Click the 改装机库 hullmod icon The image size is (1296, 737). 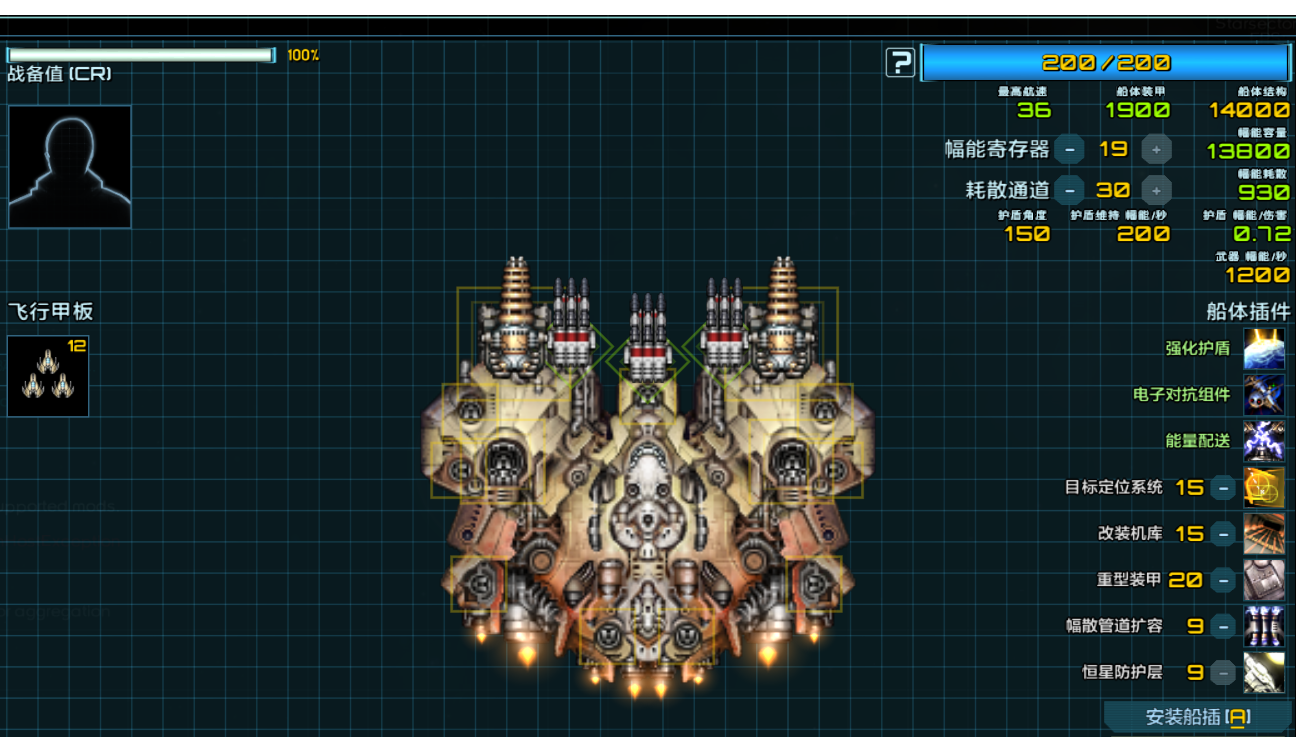[1264, 533]
